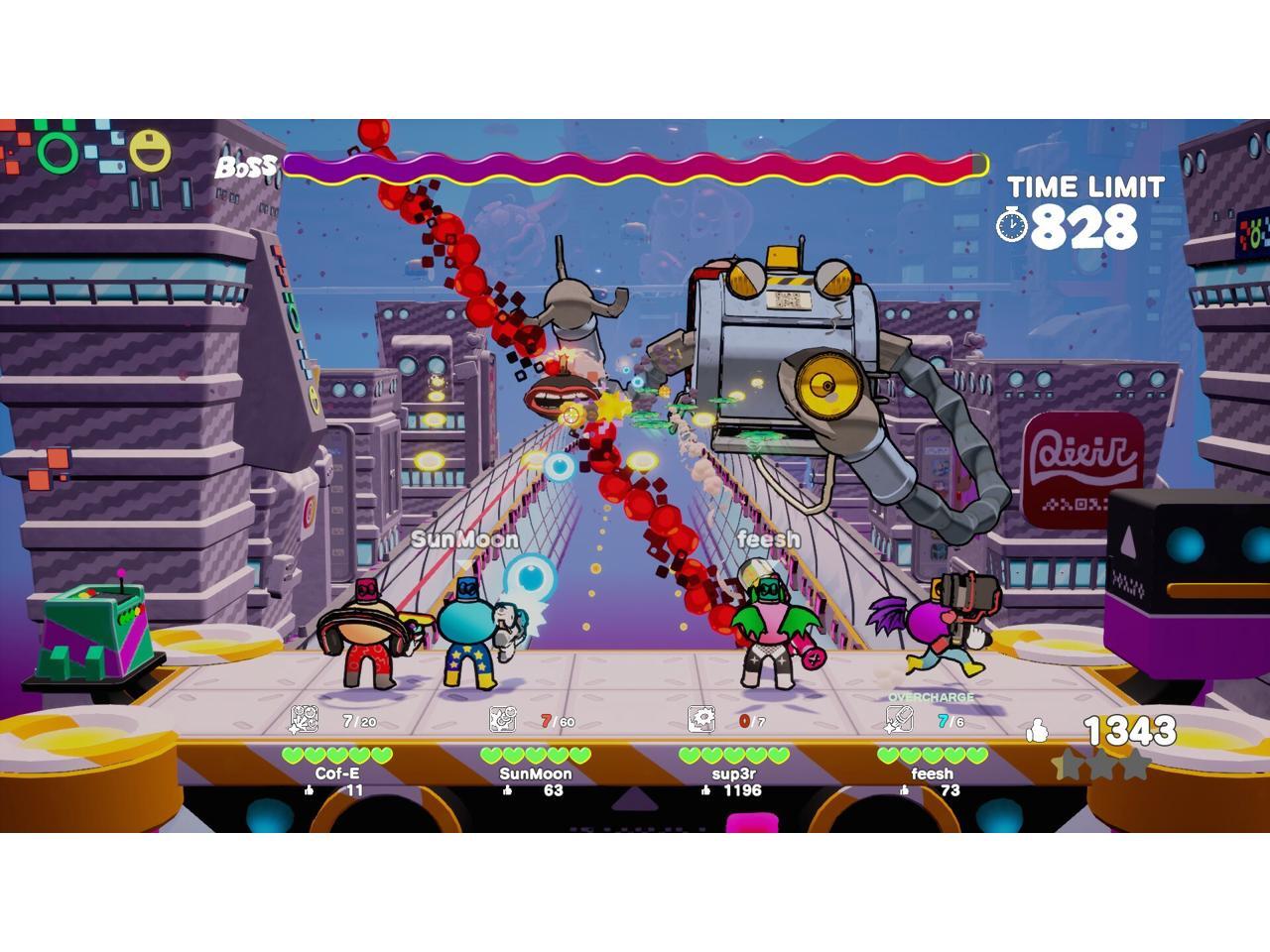Click the team likes thumbs-up icon
The height and width of the screenshot is (952, 1270).
click(1038, 732)
